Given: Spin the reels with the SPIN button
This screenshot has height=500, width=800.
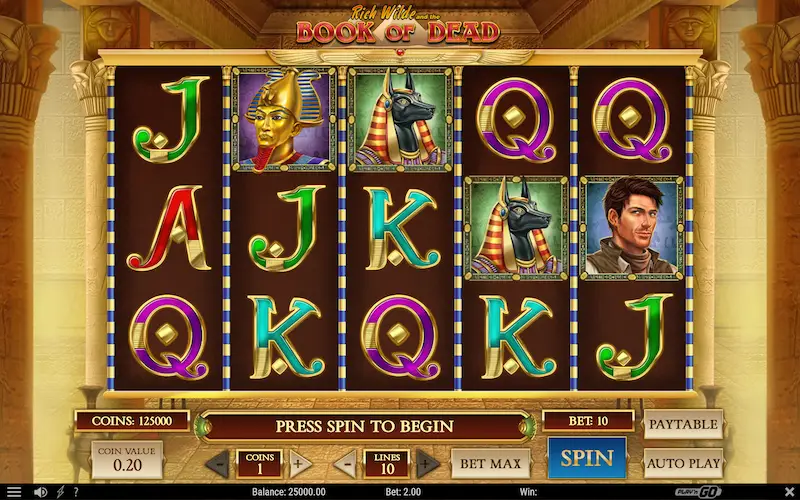Looking at the screenshot, I should click(x=586, y=459).
